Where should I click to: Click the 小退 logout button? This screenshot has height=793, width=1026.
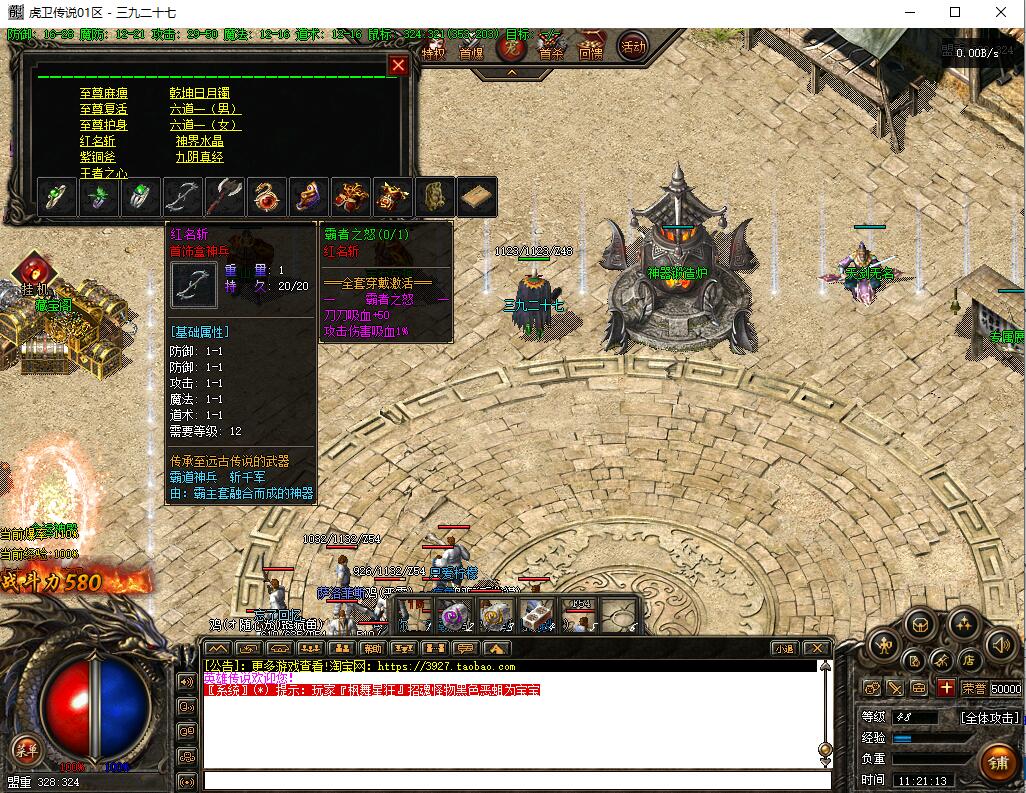783,649
